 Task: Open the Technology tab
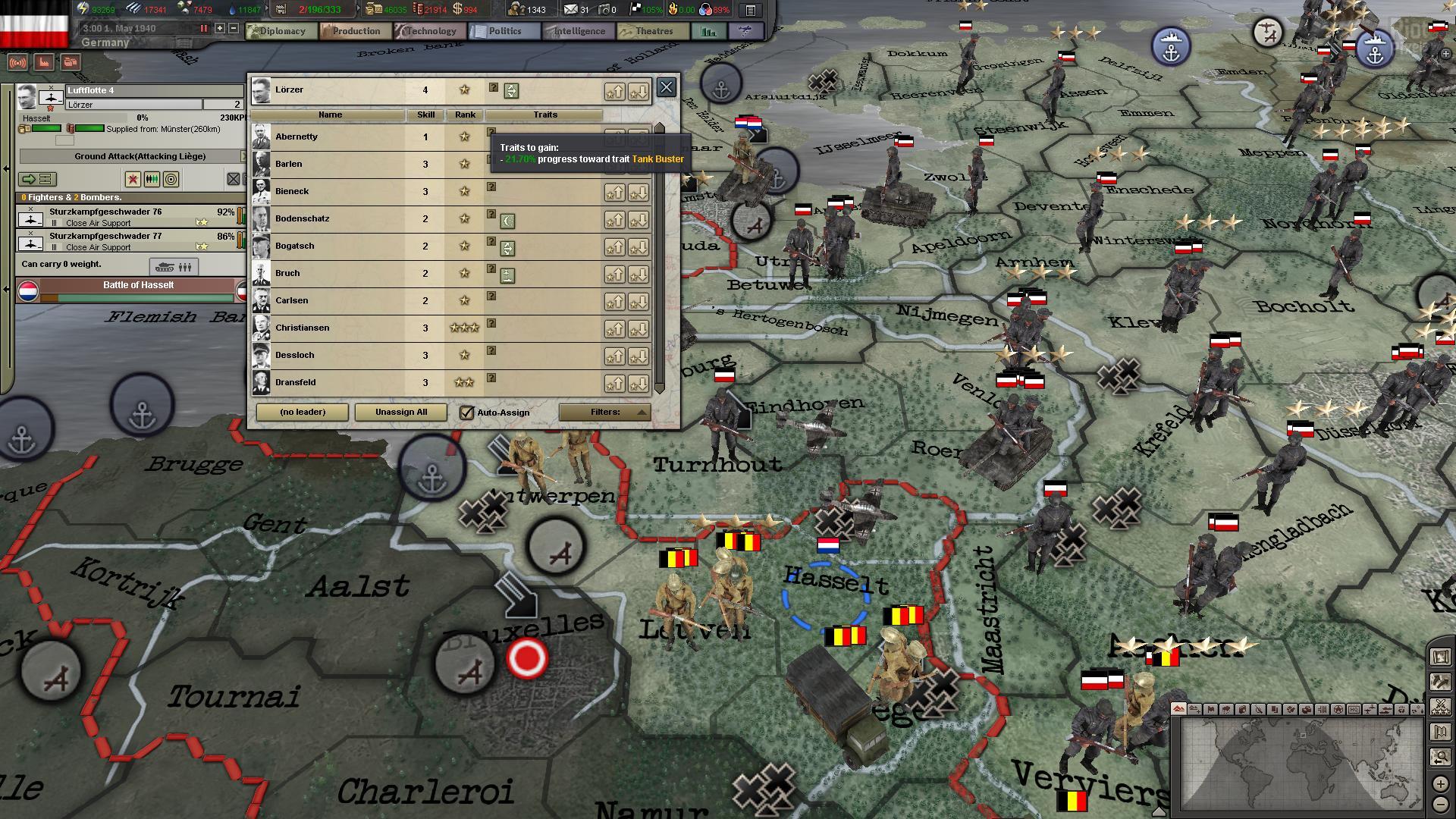pos(429,31)
